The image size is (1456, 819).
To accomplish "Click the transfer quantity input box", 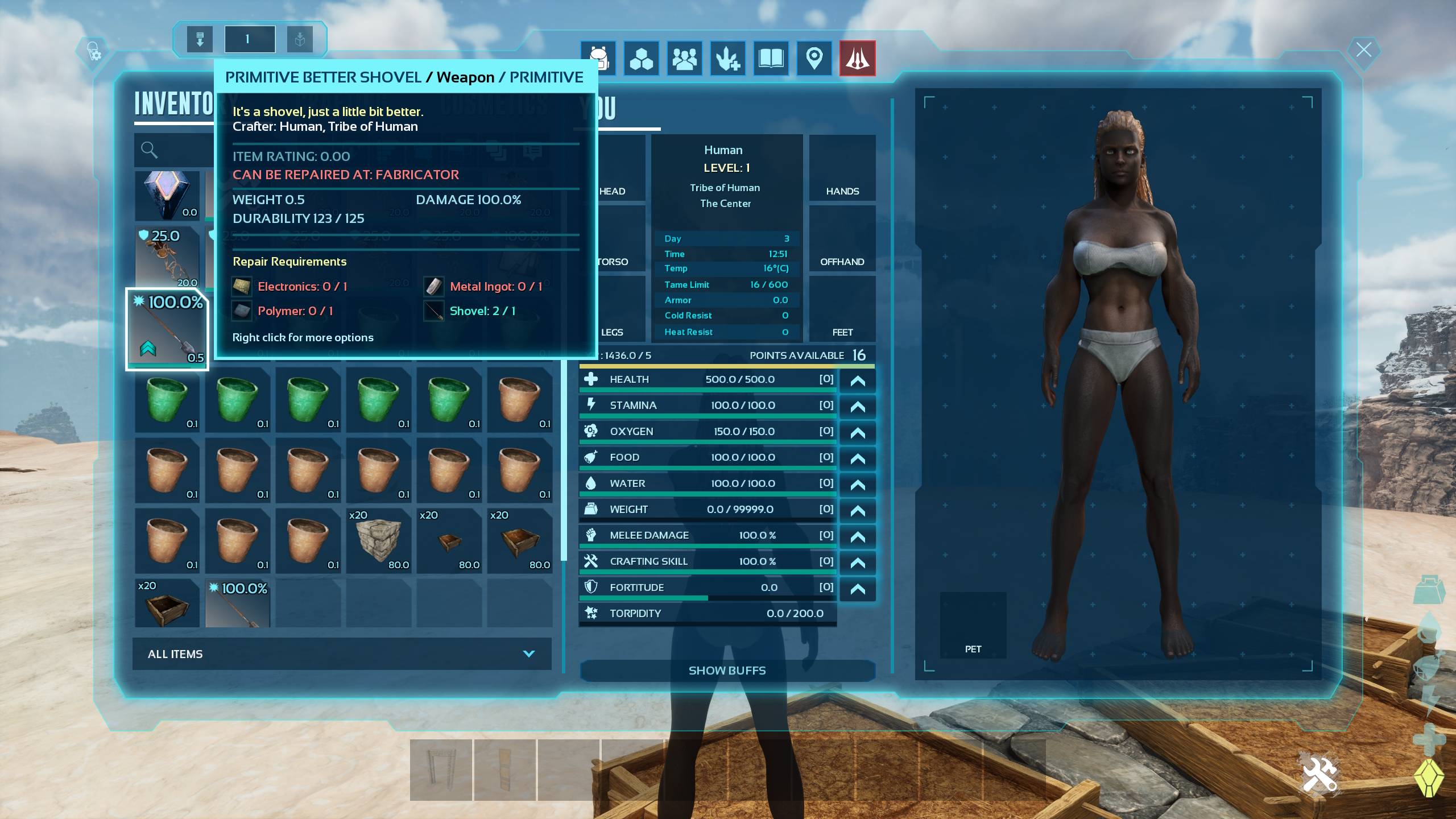I will tap(250, 39).
